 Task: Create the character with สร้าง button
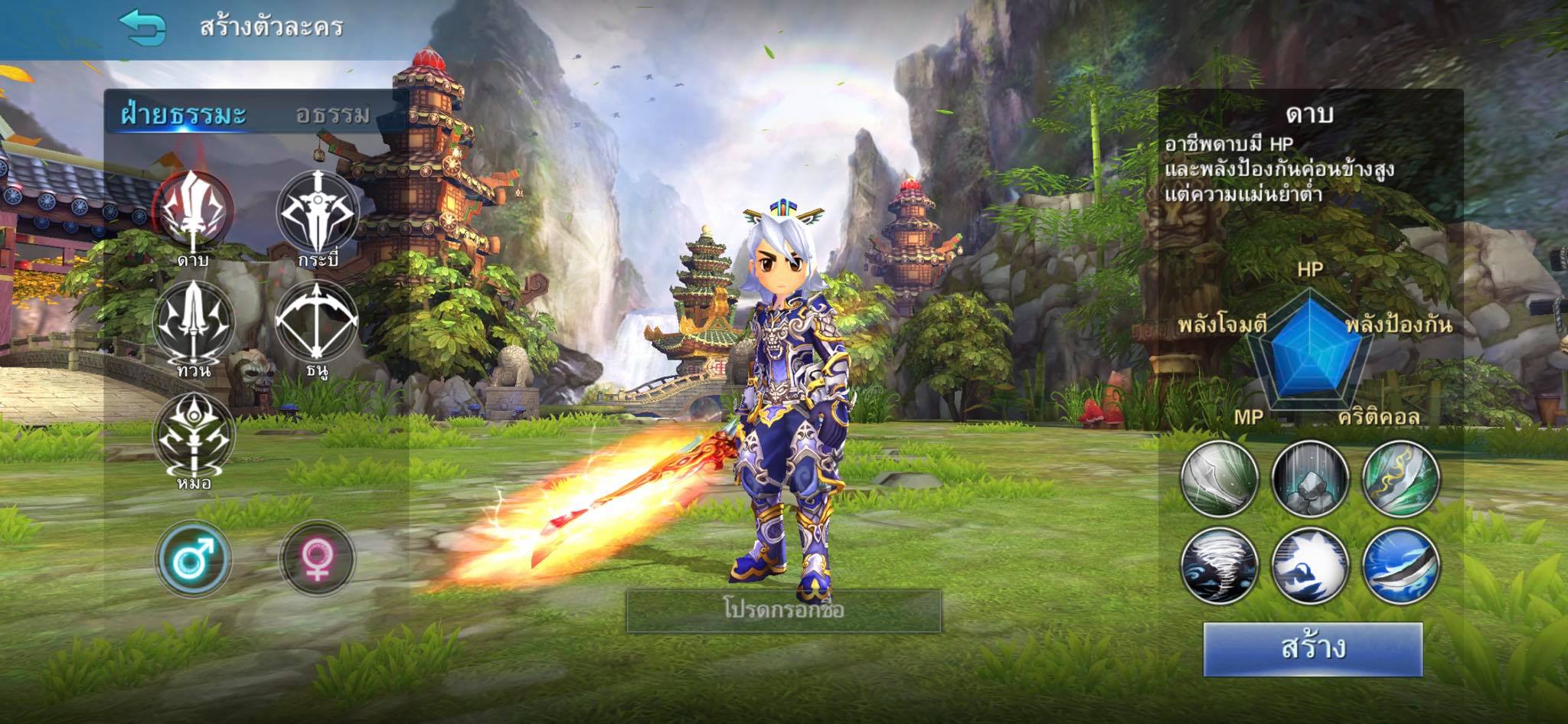click(x=1312, y=649)
